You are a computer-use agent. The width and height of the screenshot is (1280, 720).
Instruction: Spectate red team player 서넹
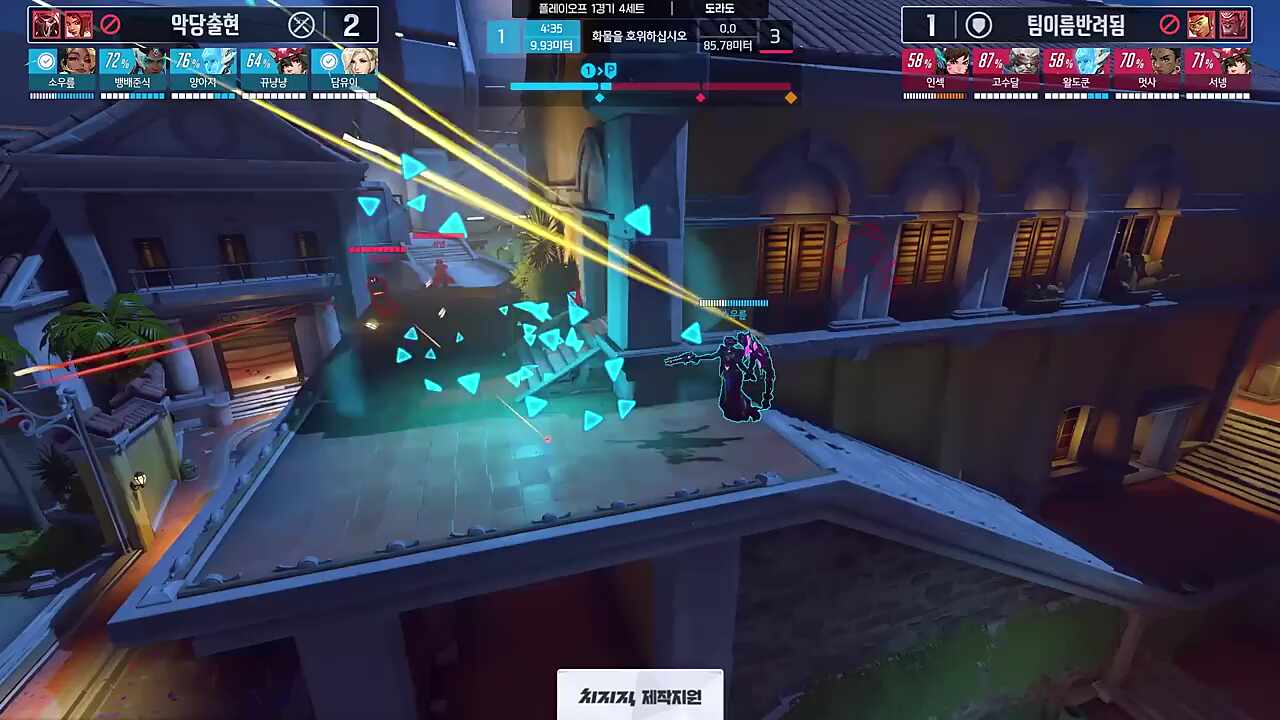pos(1217,73)
